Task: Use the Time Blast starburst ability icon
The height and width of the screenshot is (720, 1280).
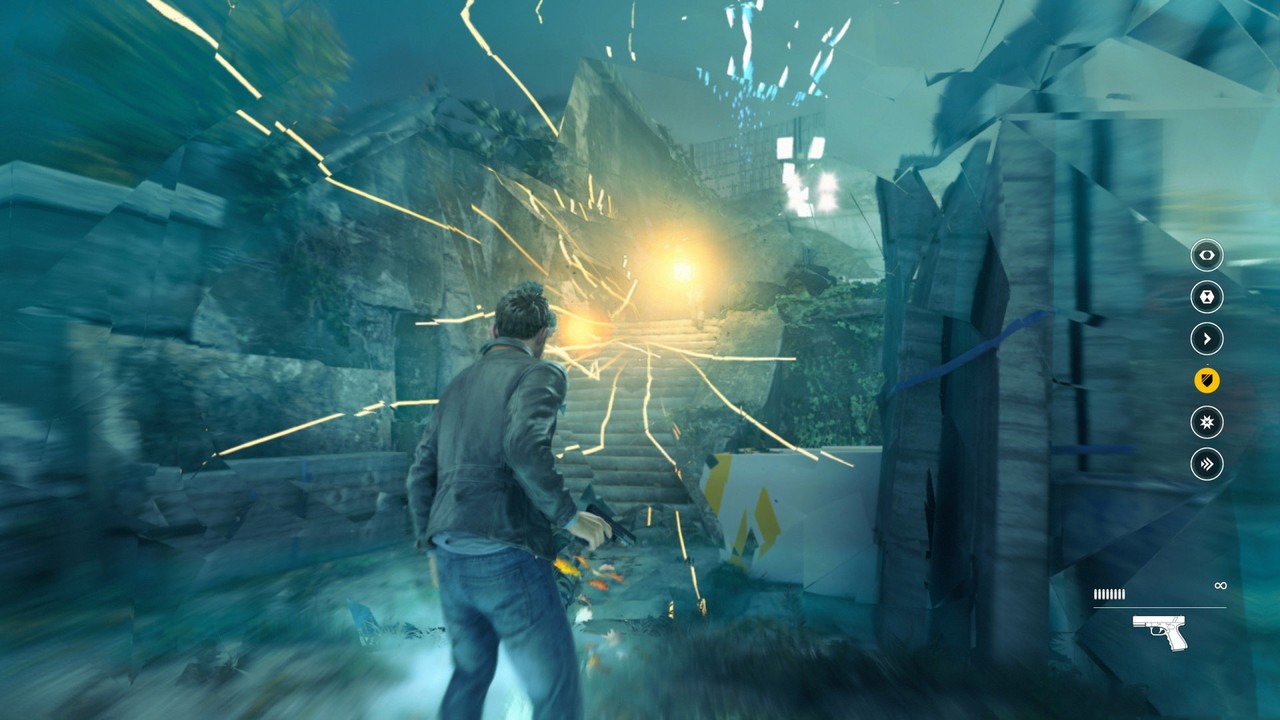Action: (x=1206, y=423)
